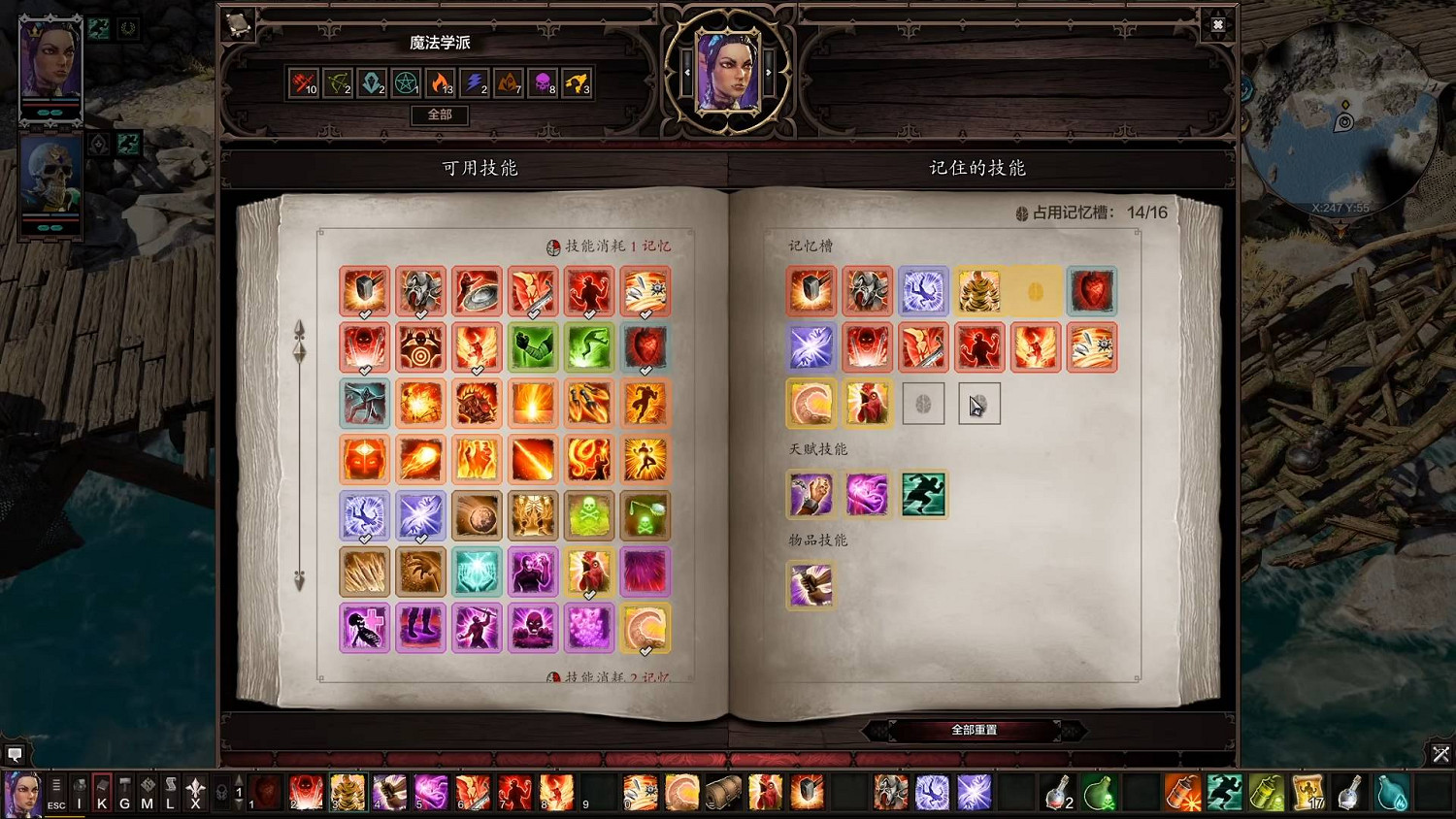1456x819 pixels.
Task: Click the Chicken Claw rooster skill in memory slots
Action: coord(868,402)
